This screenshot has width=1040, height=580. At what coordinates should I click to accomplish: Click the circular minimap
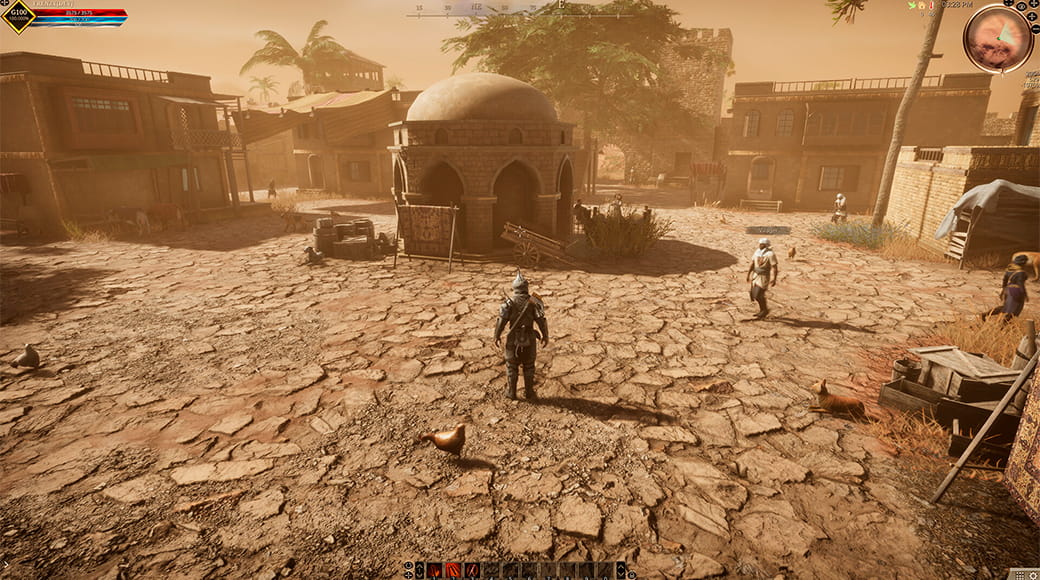tap(998, 38)
